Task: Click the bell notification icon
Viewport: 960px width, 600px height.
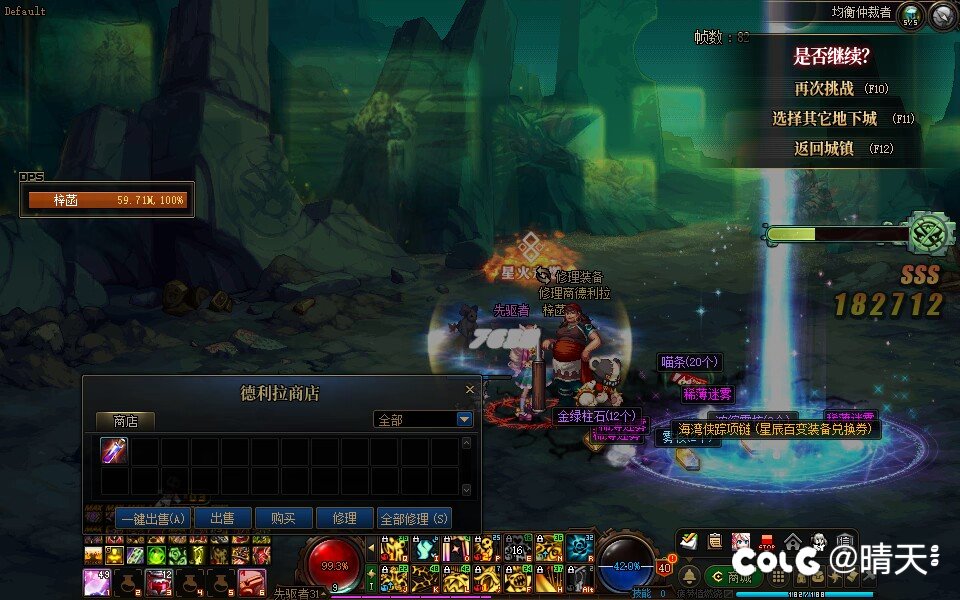Action: click(689, 577)
